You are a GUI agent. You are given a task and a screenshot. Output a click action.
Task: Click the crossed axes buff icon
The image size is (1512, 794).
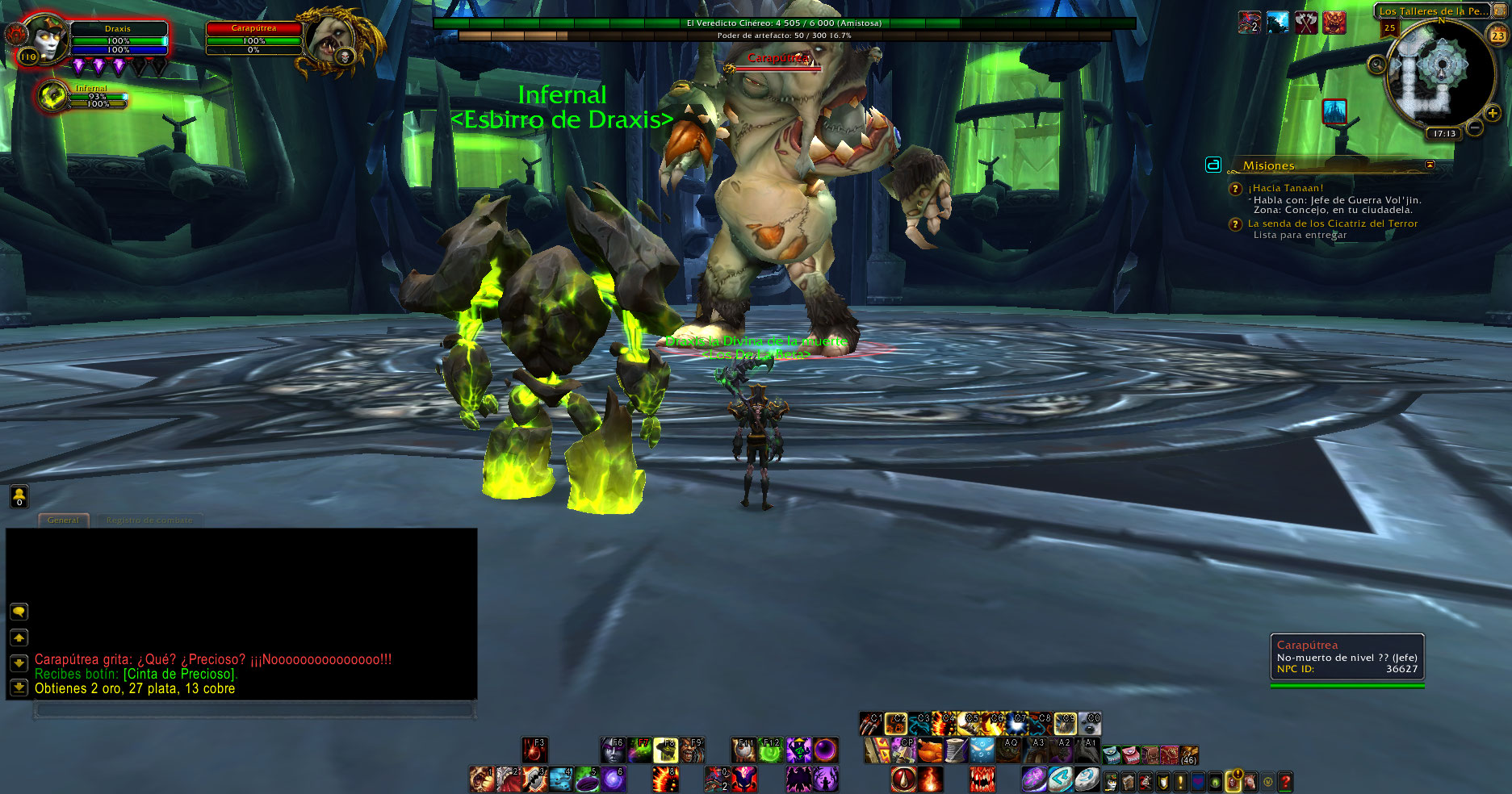point(1305,23)
